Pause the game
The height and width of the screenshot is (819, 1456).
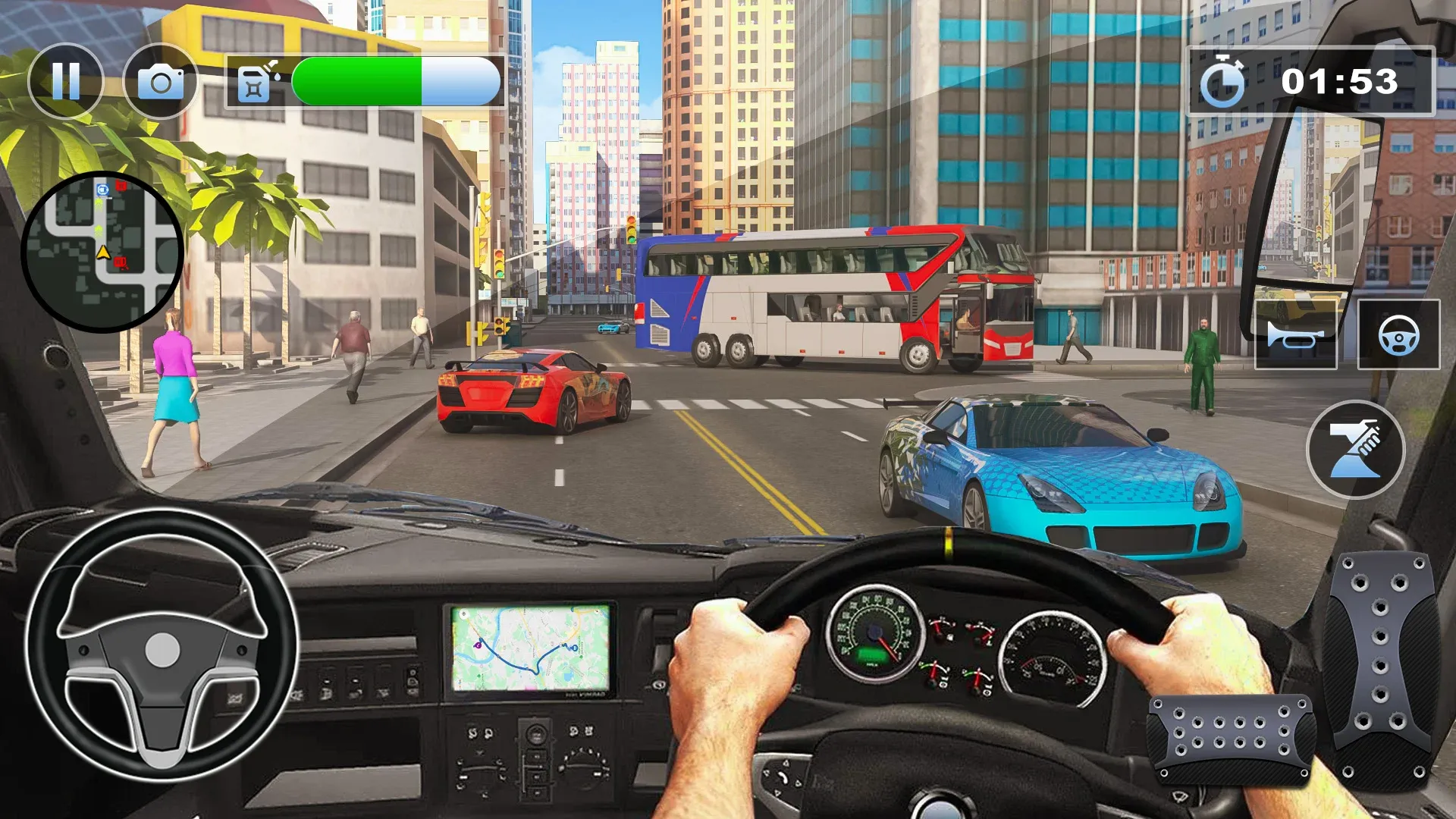[x=68, y=79]
